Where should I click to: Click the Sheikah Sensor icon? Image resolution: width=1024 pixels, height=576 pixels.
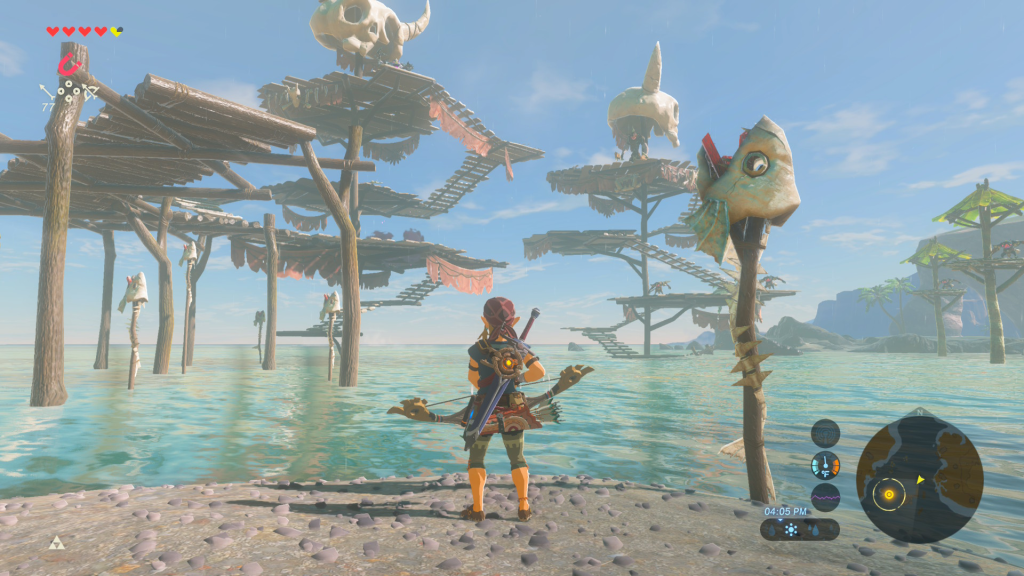825,433
